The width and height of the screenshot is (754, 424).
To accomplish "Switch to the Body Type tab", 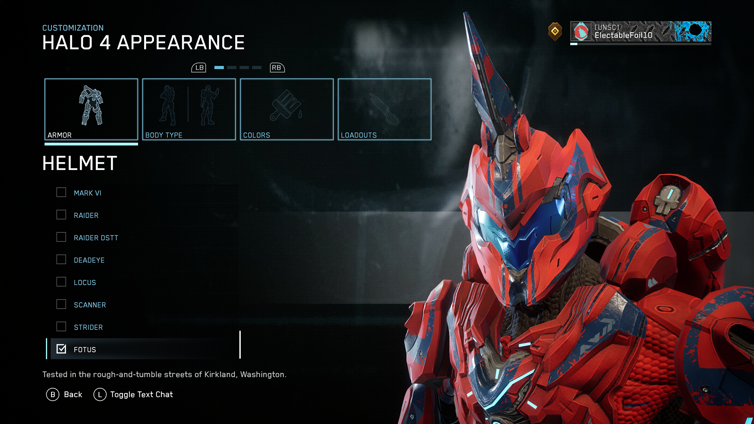I will pyautogui.click(x=189, y=109).
